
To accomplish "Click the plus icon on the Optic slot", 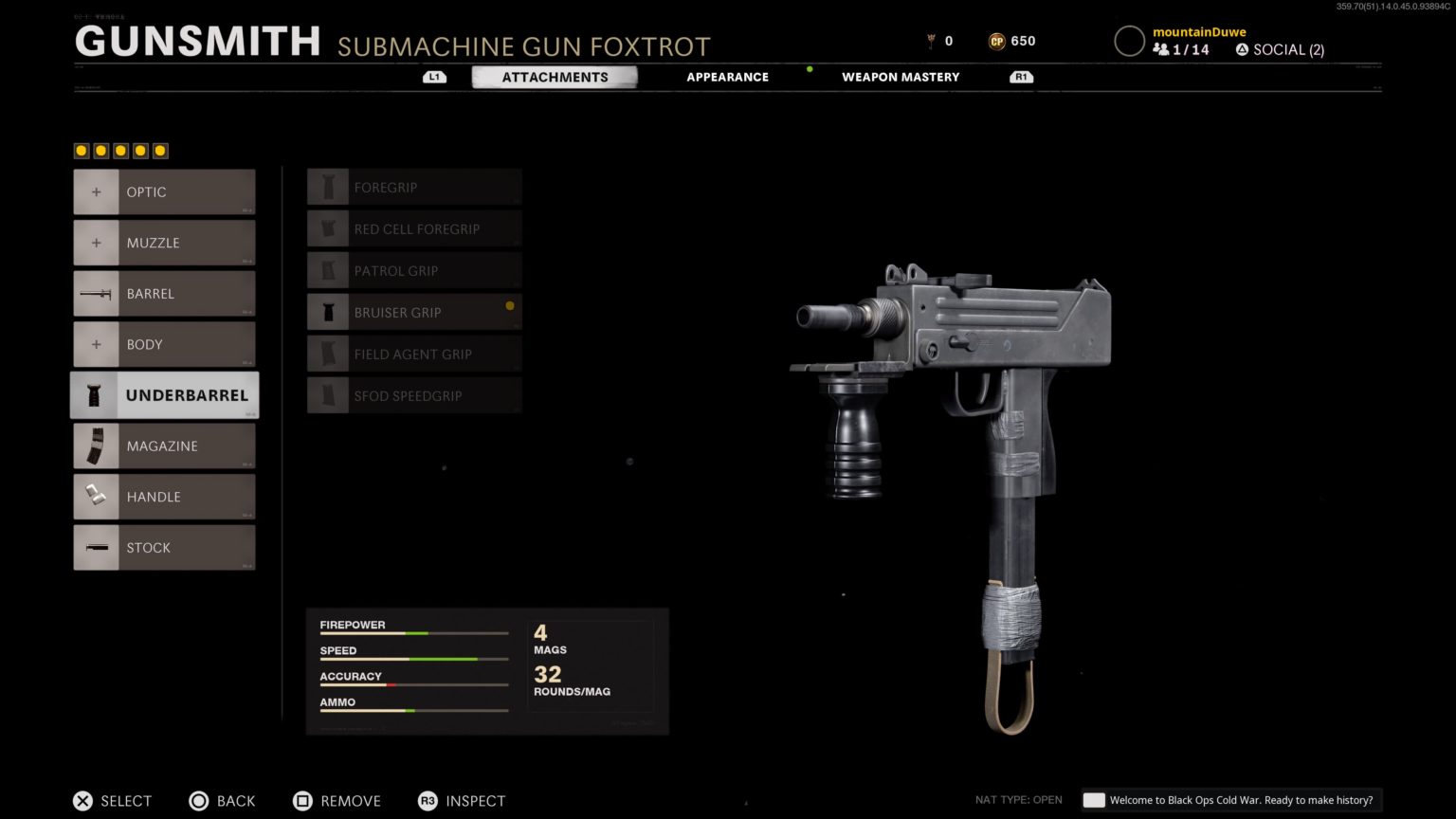I will (x=96, y=191).
